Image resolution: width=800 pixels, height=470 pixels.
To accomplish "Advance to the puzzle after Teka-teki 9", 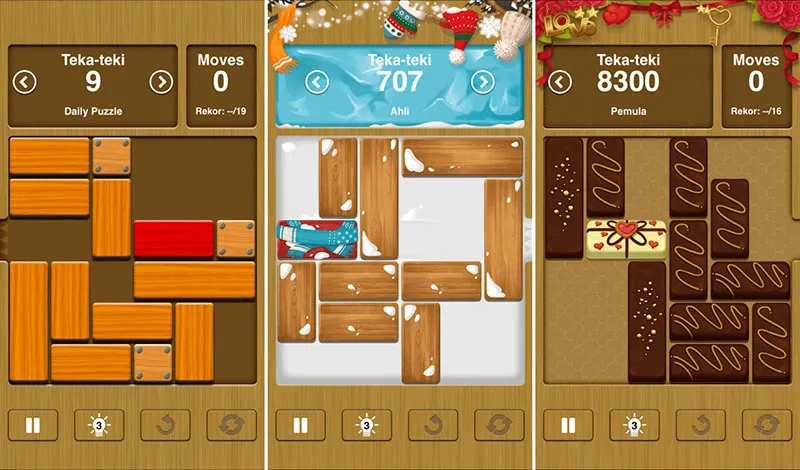I will [x=161, y=82].
